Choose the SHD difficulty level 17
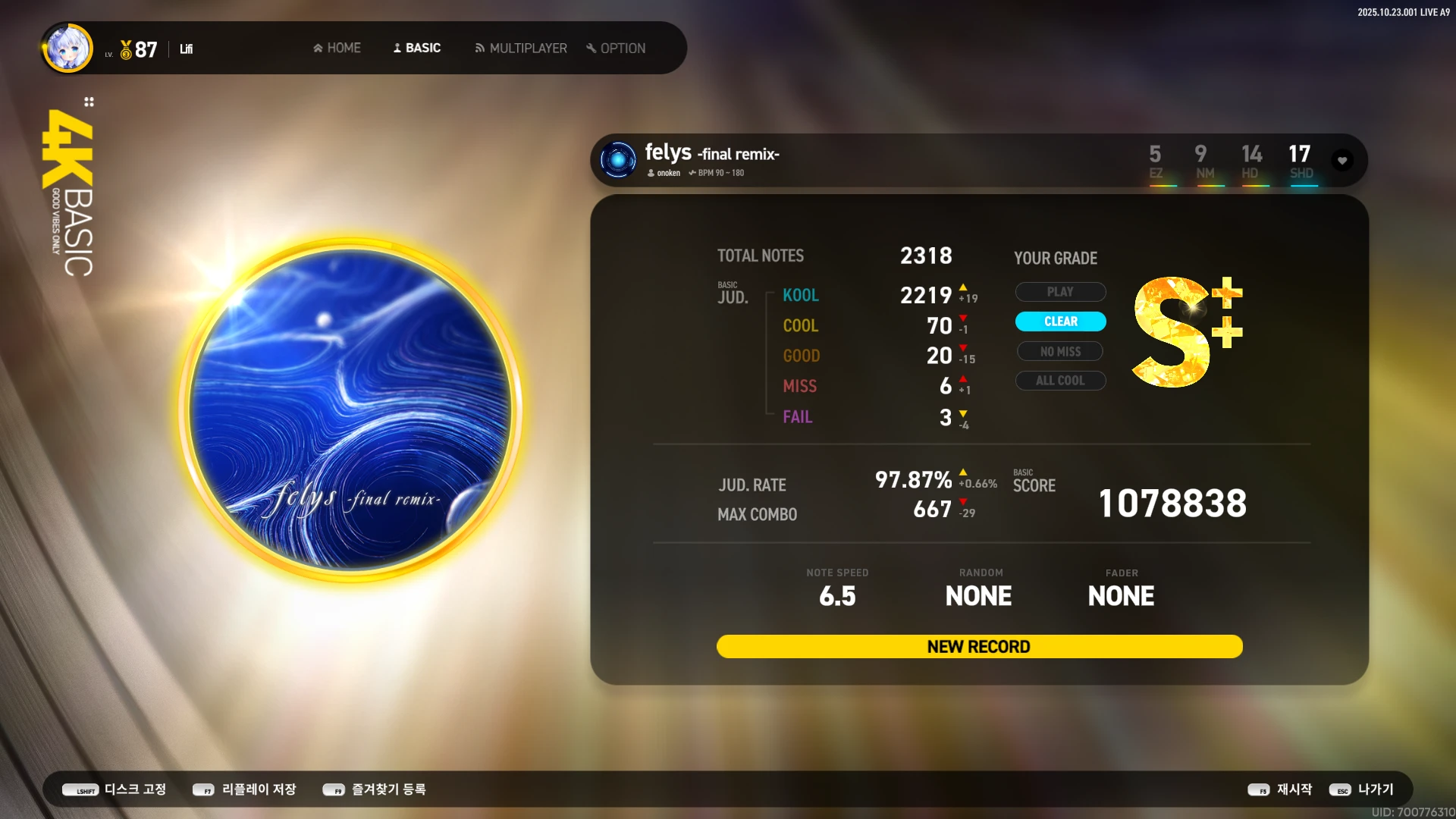This screenshot has width=1456, height=819. [x=1301, y=162]
